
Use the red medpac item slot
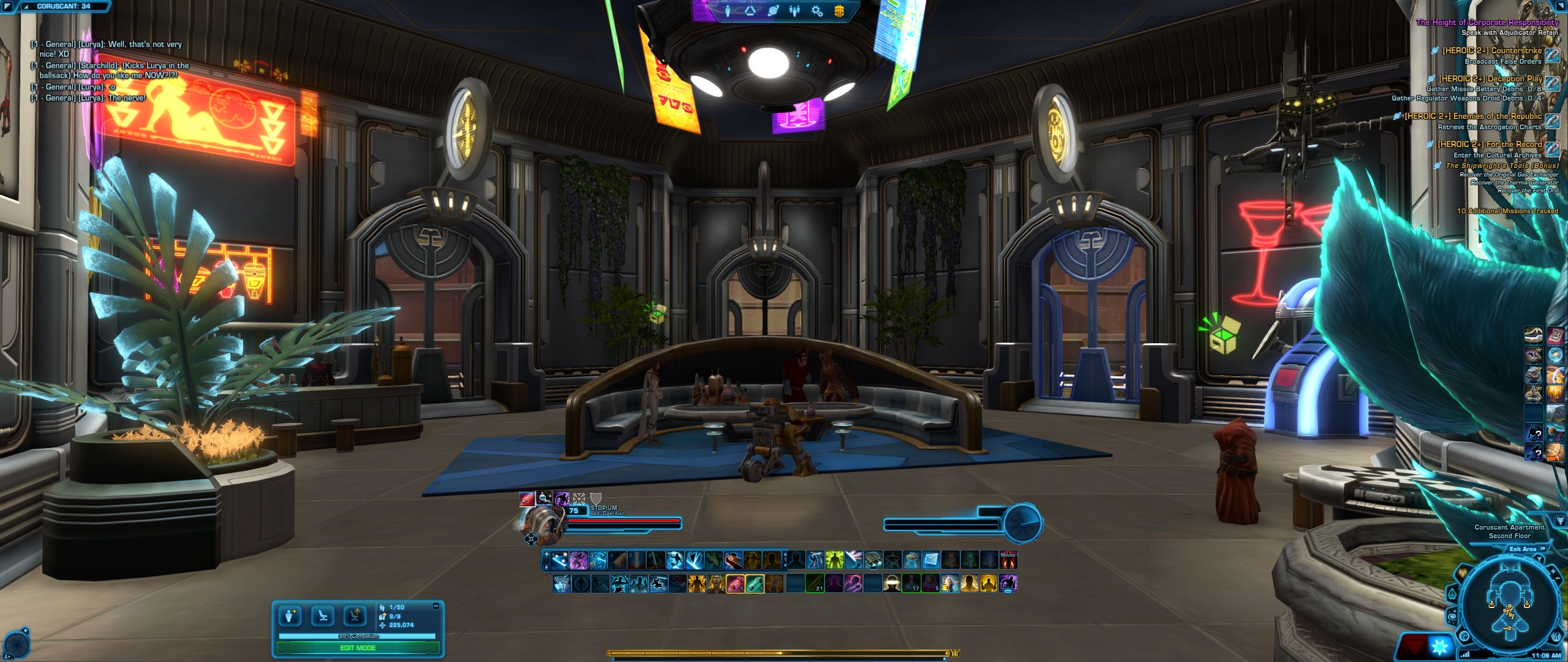coord(735,584)
